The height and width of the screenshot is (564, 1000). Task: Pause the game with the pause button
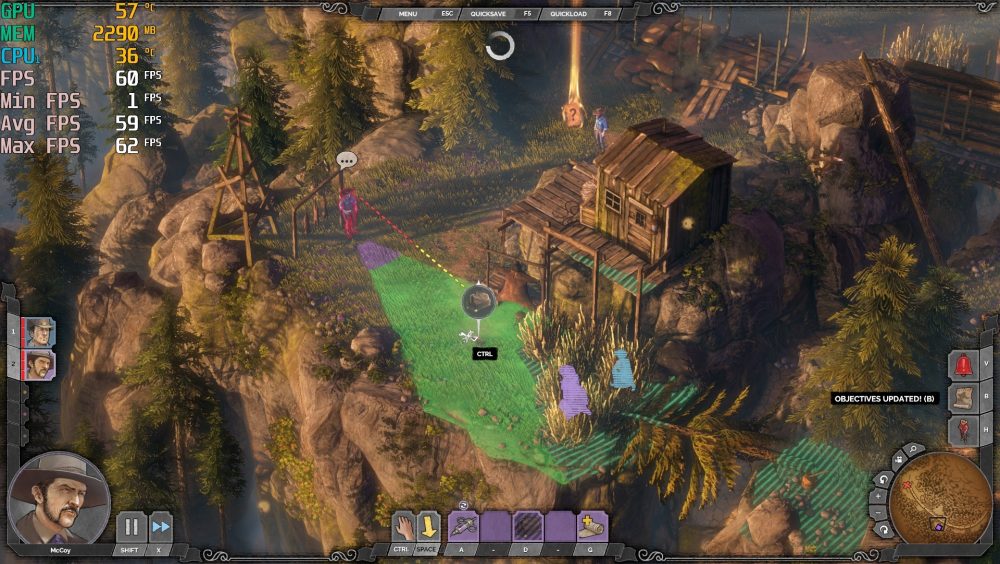pyautogui.click(x=131, y=527)
